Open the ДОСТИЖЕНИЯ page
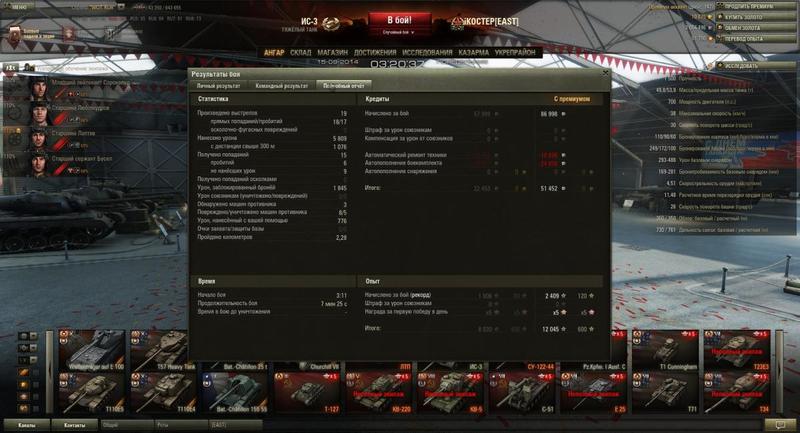 (374, 52)
